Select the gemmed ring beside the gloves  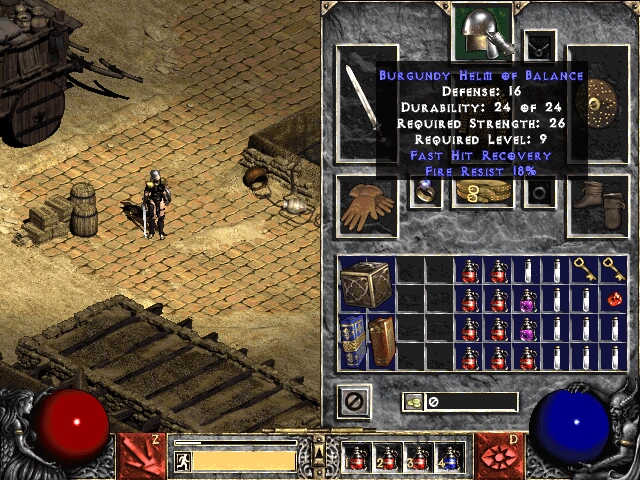(426, 193)
